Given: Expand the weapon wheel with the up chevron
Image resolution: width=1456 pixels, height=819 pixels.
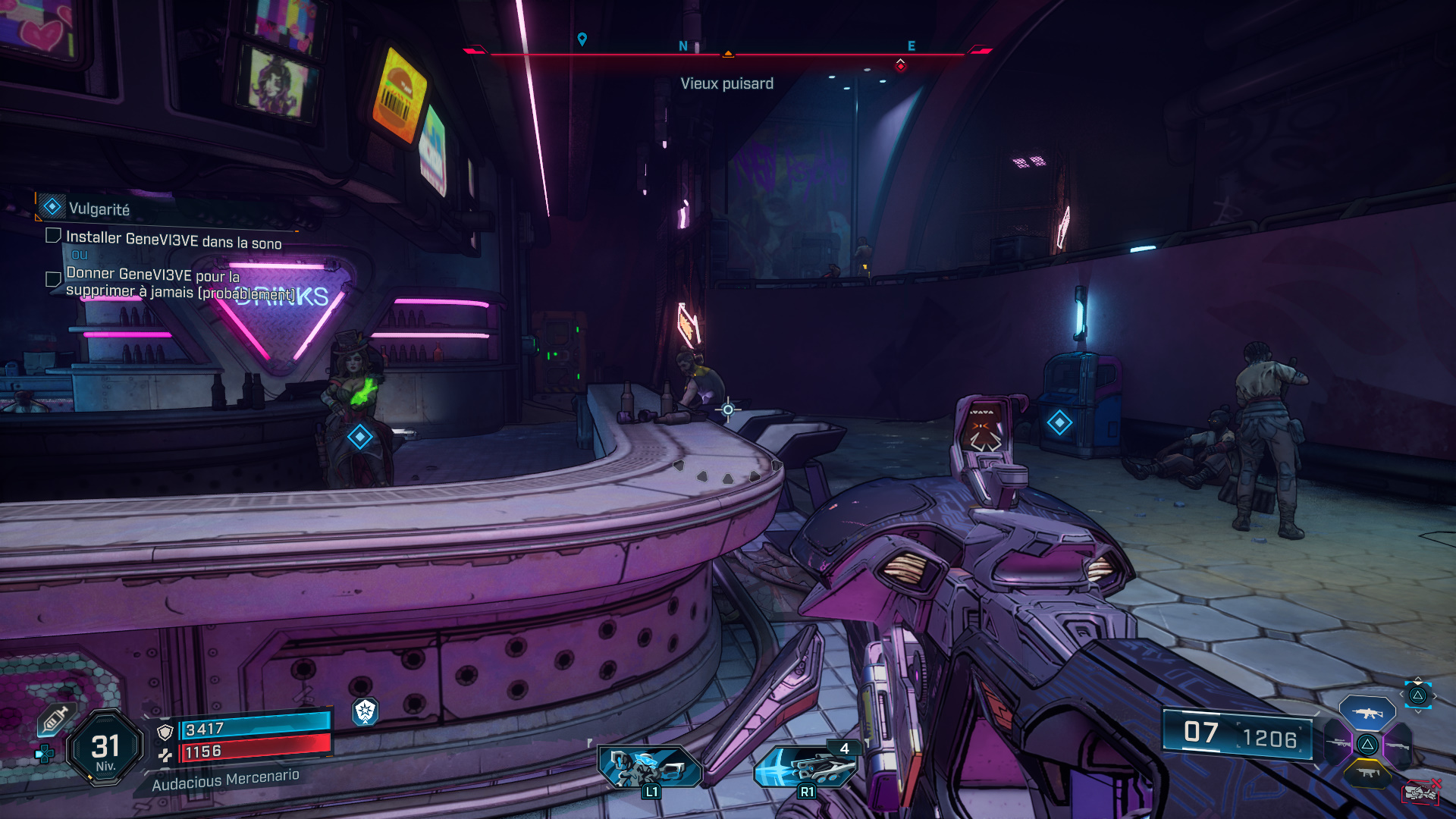Looking at the screenshot, I should pos(1417,679).
